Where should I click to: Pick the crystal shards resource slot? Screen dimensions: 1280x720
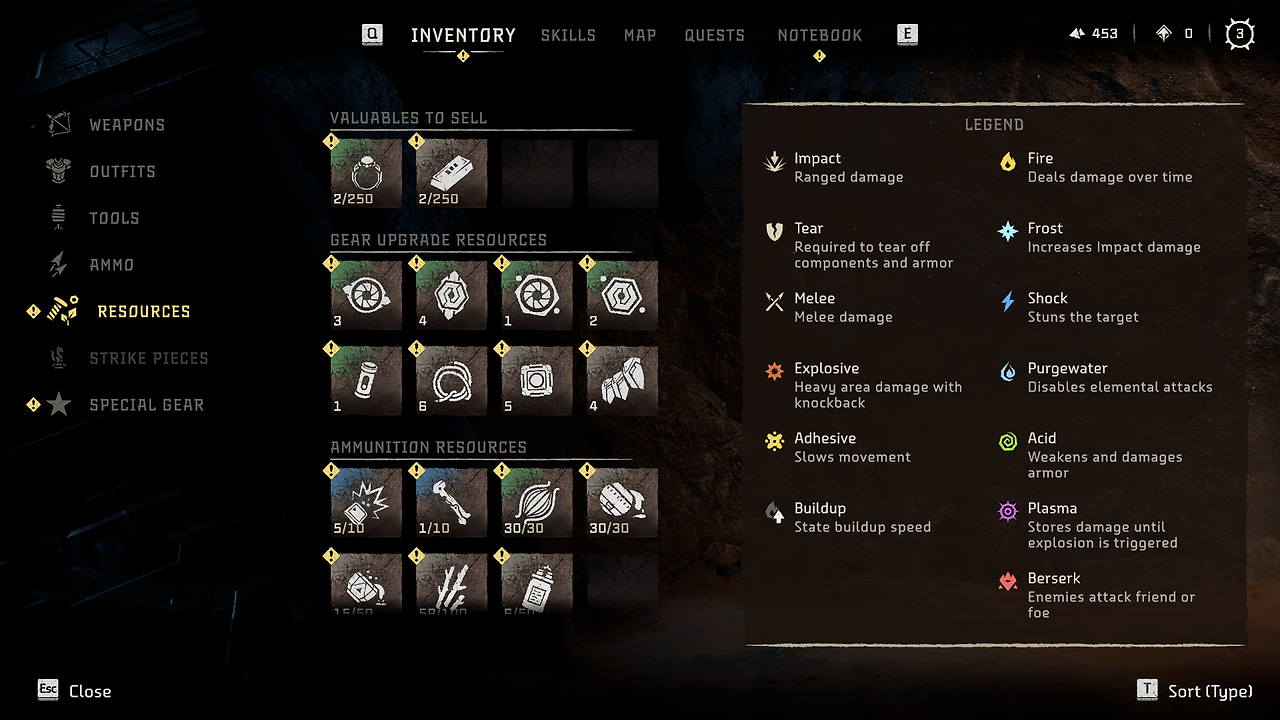[623, 380]
